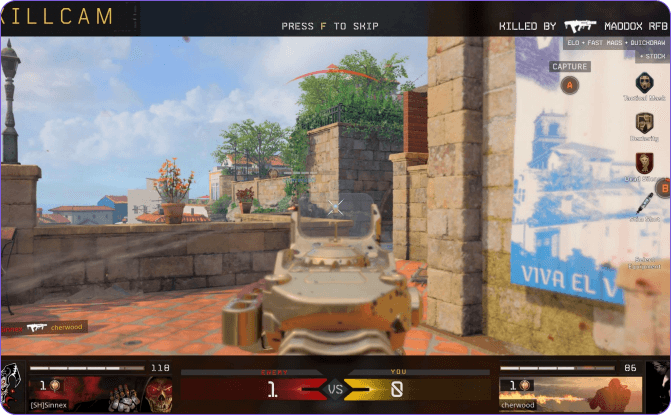Click the Dead Silence perk icon

pyautogui.click(x=643, y=162)
